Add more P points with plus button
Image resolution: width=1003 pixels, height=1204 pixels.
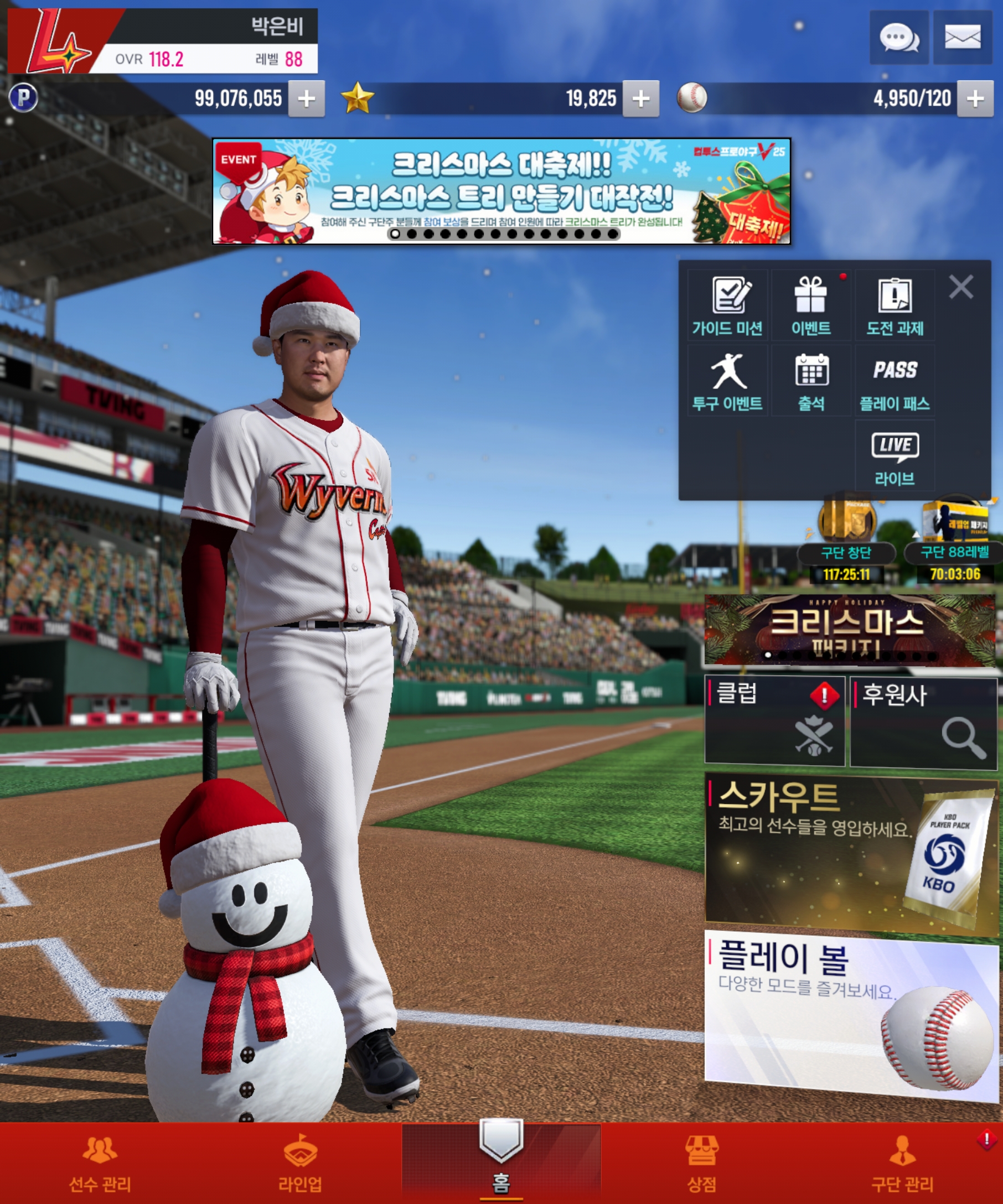coord(306,99)
